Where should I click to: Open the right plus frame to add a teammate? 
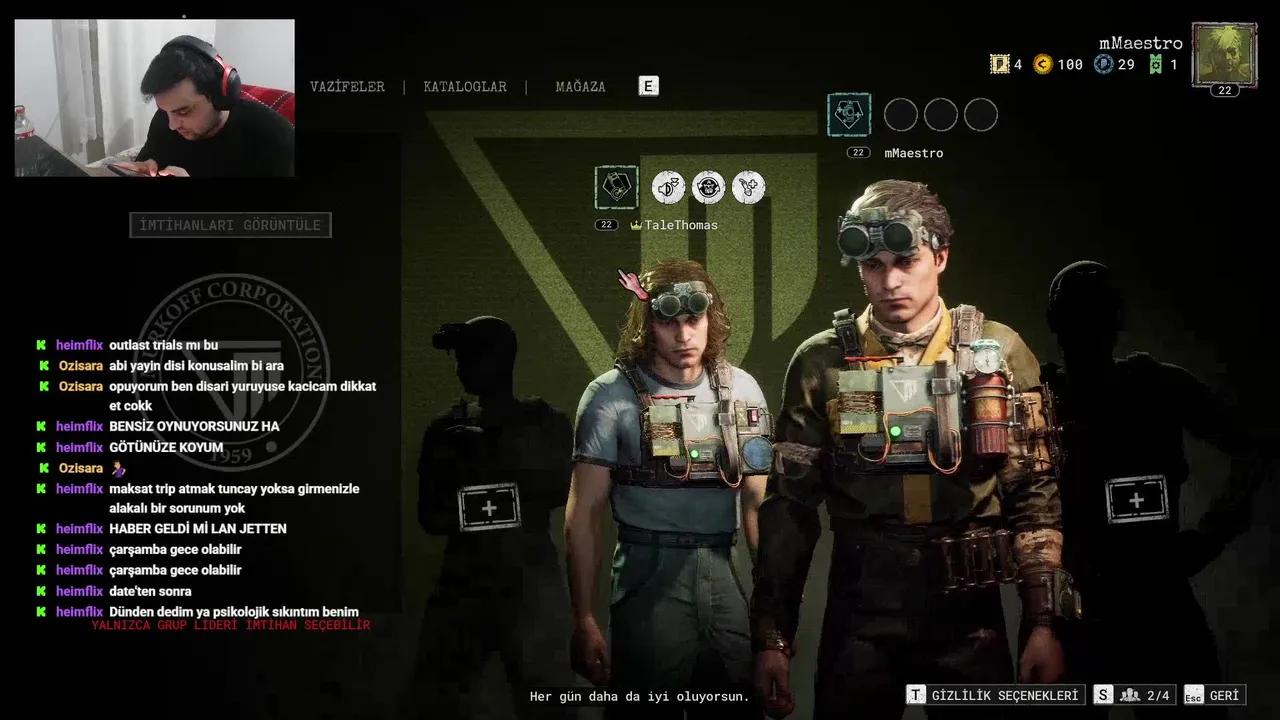tap(1136, 498)
